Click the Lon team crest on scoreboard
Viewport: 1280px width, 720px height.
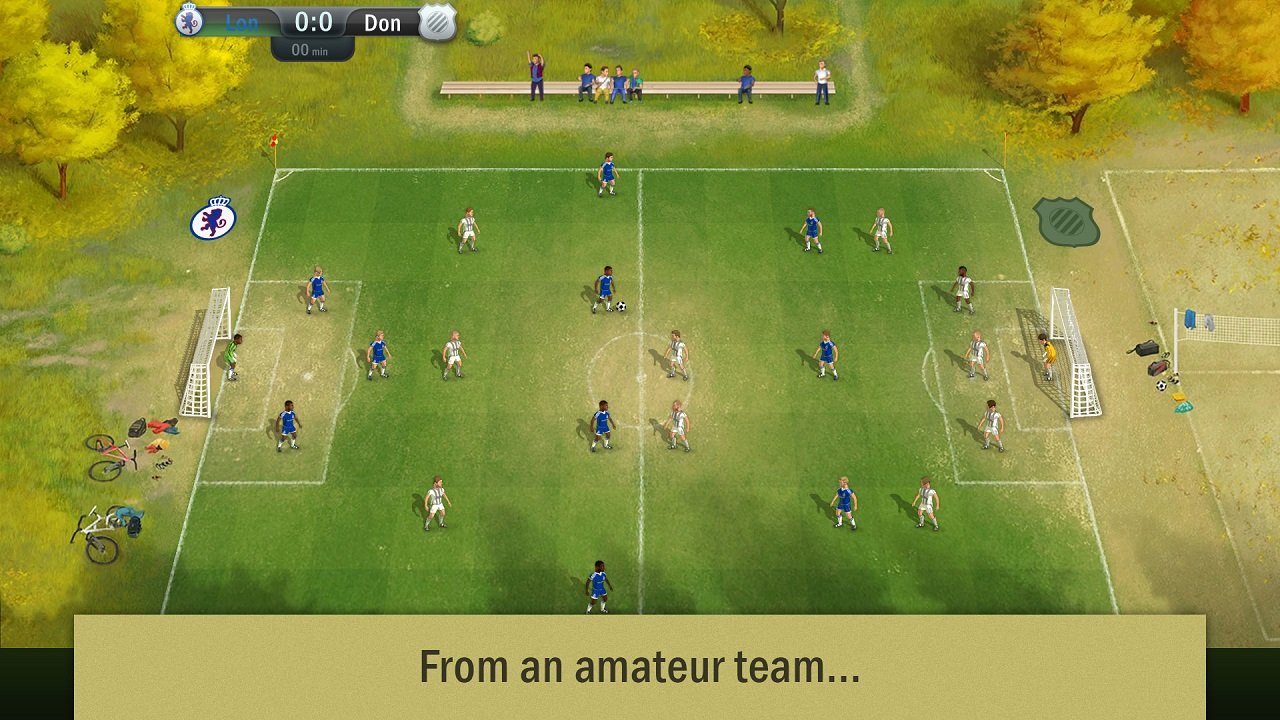pos(190,21)
